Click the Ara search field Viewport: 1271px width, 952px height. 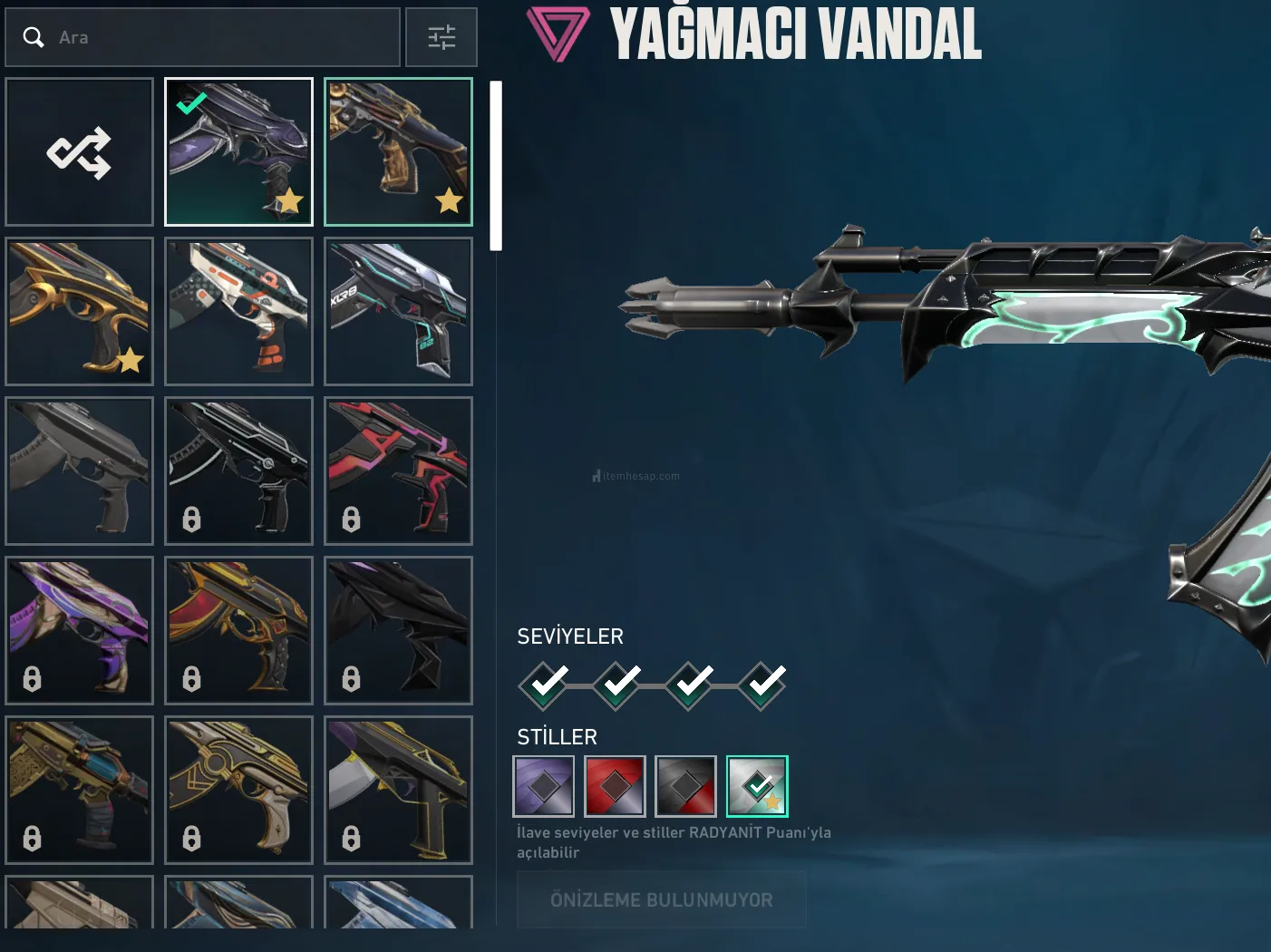point(218,37)
